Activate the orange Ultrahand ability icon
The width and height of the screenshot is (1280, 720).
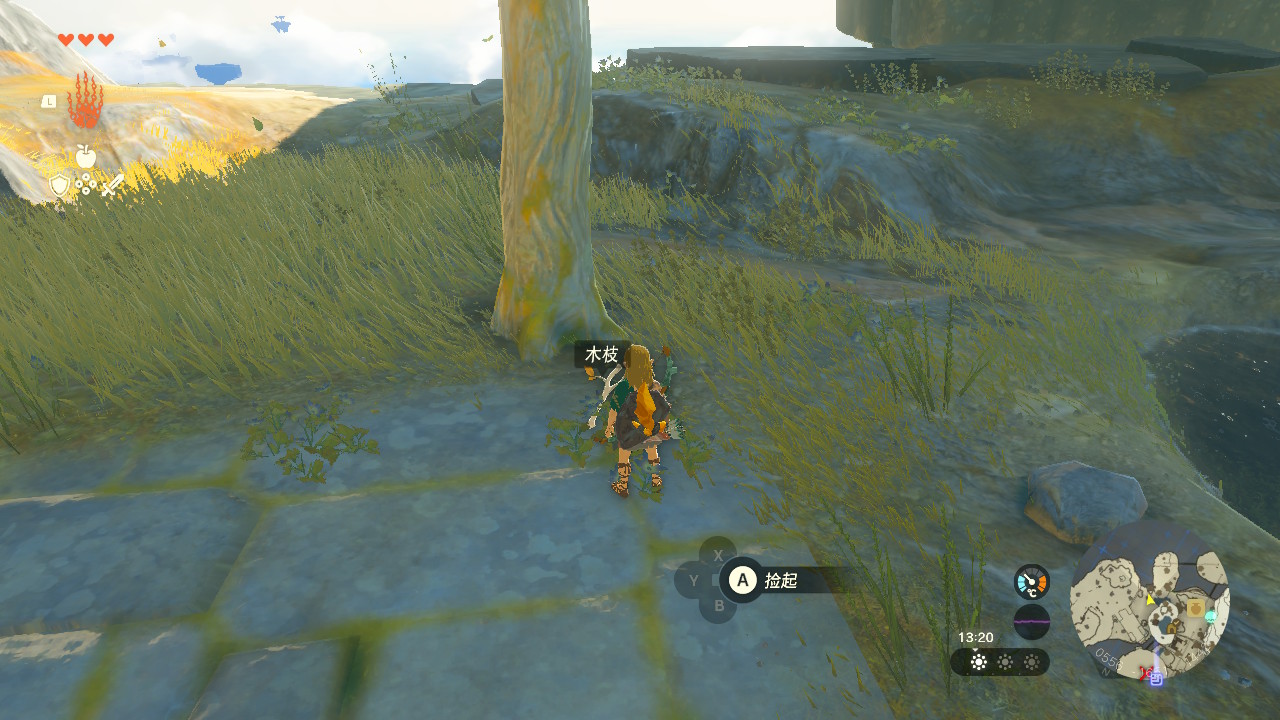click(85, 100)
